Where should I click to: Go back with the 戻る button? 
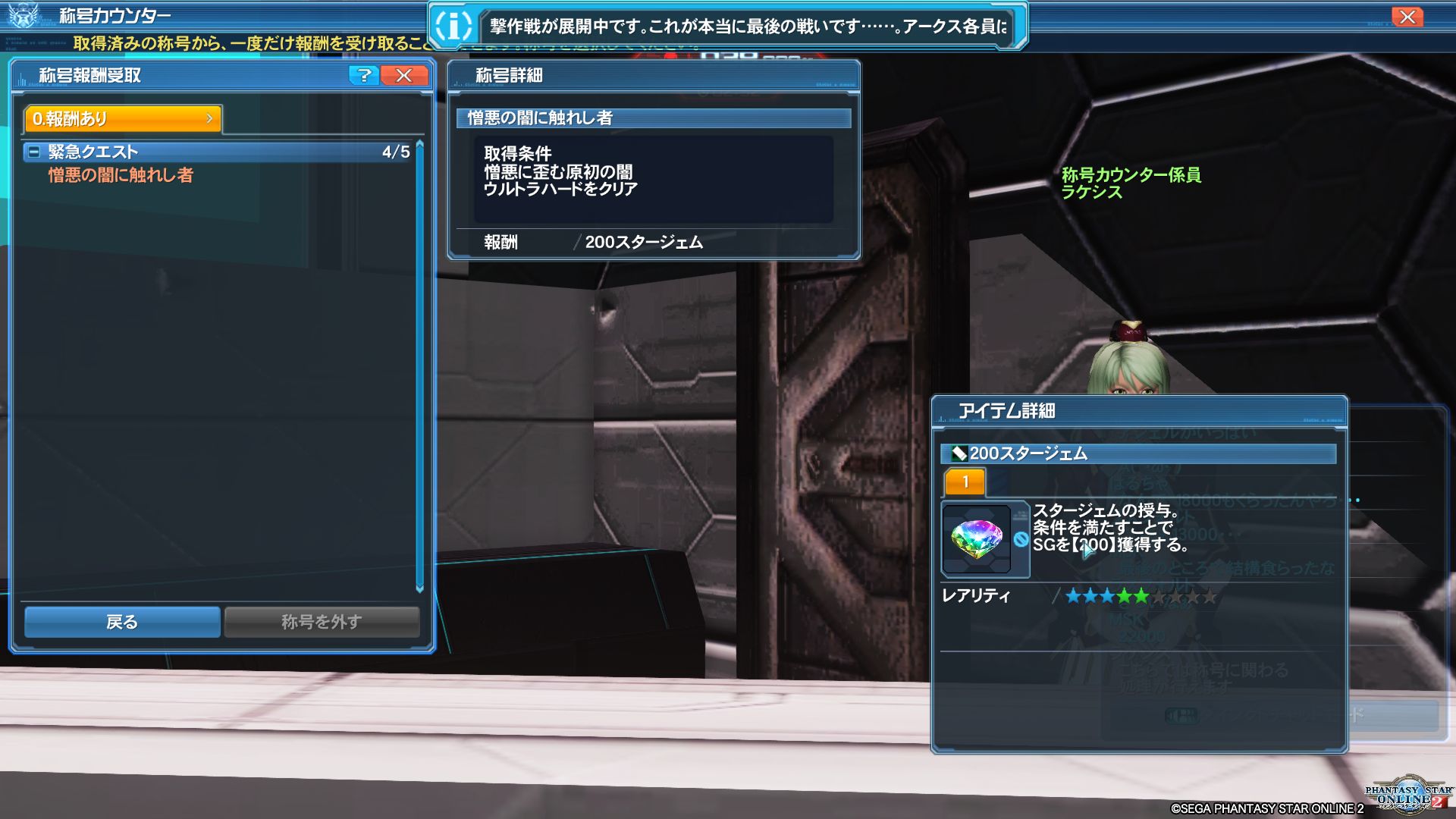122,622
